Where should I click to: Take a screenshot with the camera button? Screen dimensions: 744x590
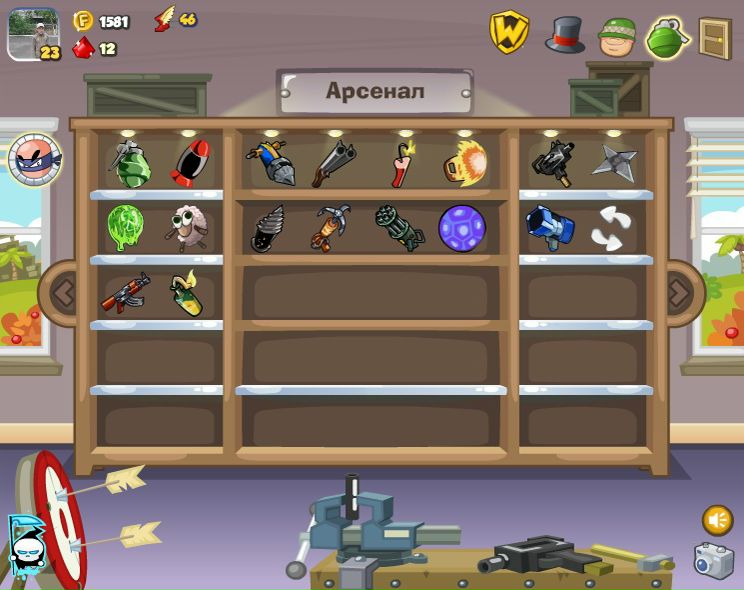click(714, 562)
